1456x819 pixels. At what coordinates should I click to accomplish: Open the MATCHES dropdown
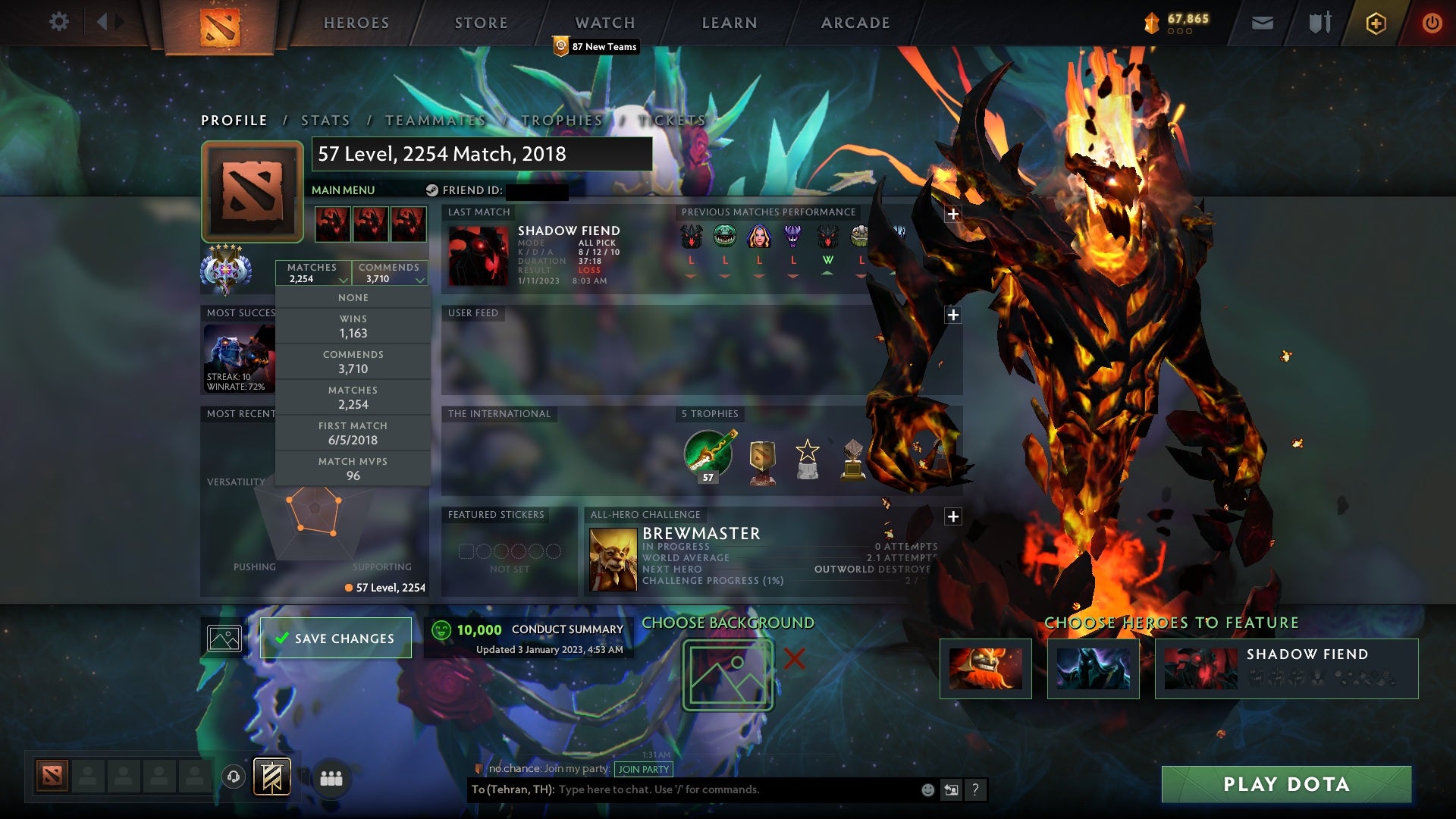point(314,273)
